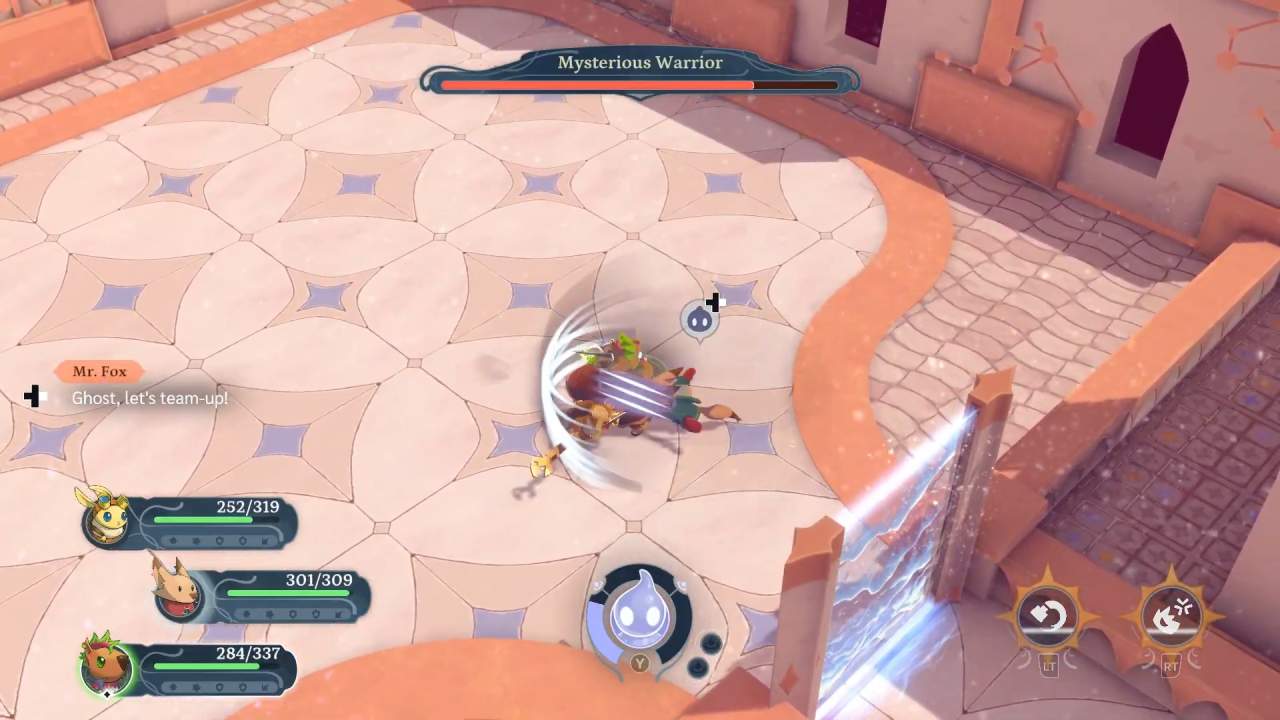Click the ghost face on the ability wheel
This screenshot has width=1280, height=720.
(641, 610)
